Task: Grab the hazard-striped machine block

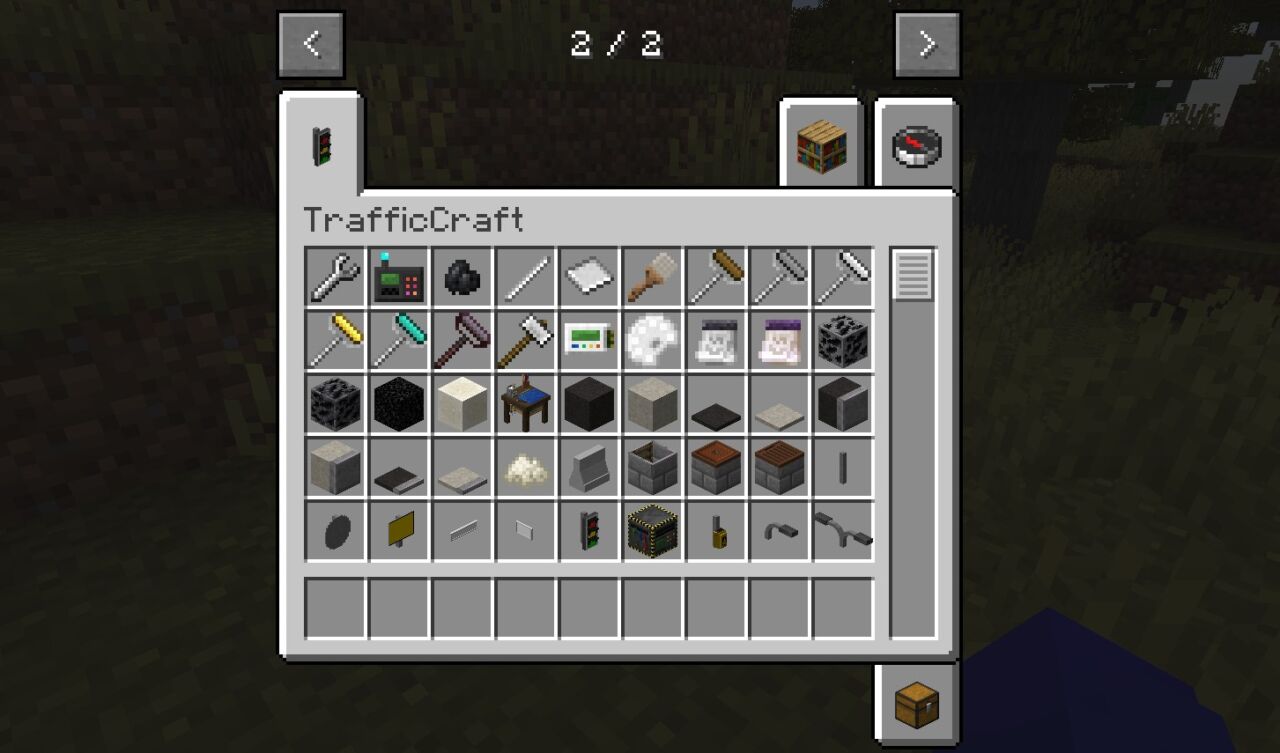Action: (653, 532)
